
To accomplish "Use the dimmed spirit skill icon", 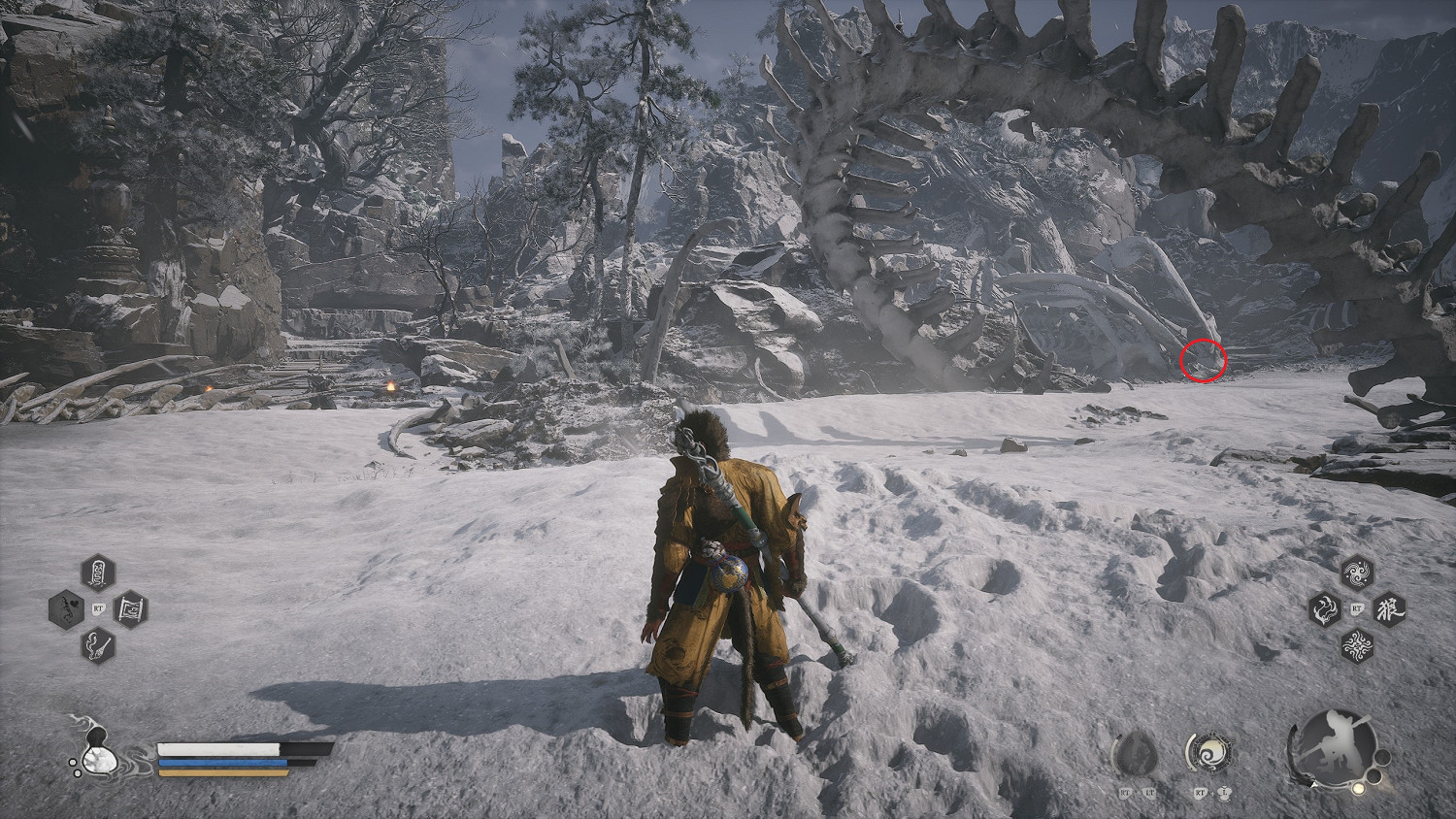I will [1135, 755].
